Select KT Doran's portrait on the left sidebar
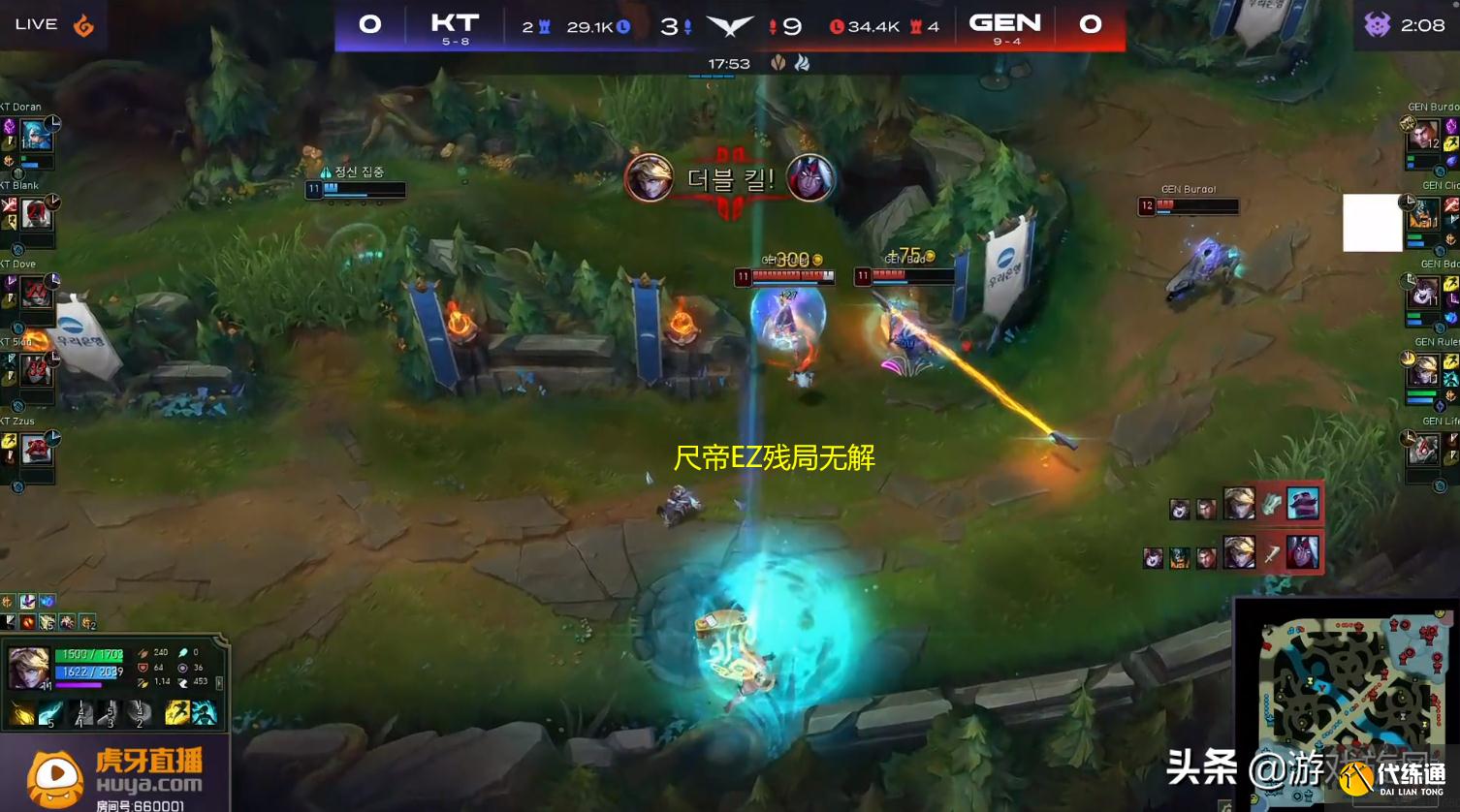The width and height of the screenshot is (1460, 812). click(37, 136)
